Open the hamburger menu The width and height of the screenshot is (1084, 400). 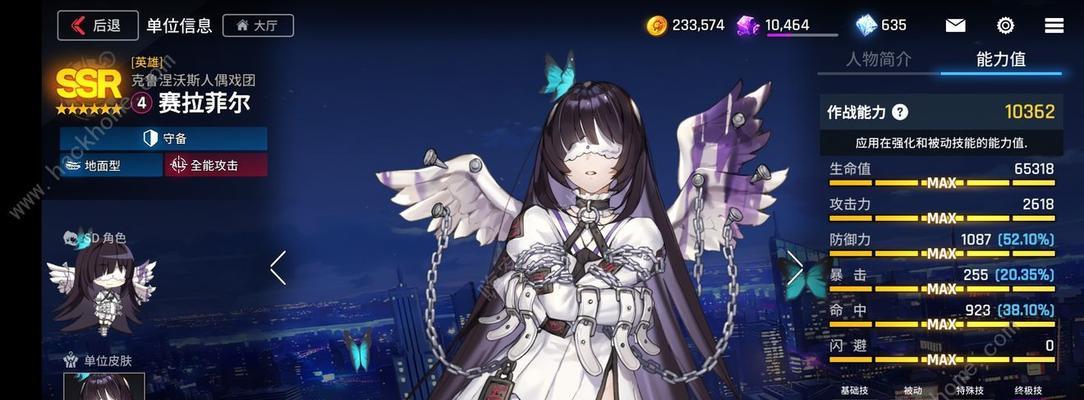[1054, 25]
